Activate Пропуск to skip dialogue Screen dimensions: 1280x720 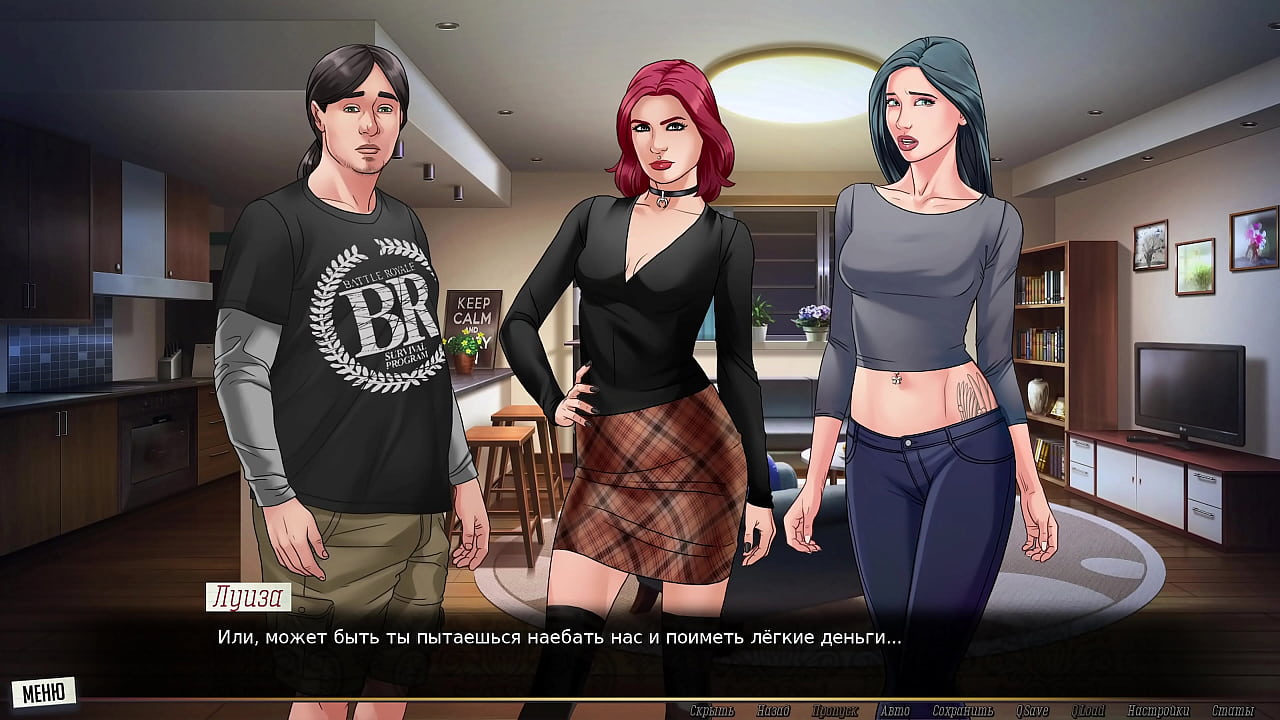click(834, 711)
